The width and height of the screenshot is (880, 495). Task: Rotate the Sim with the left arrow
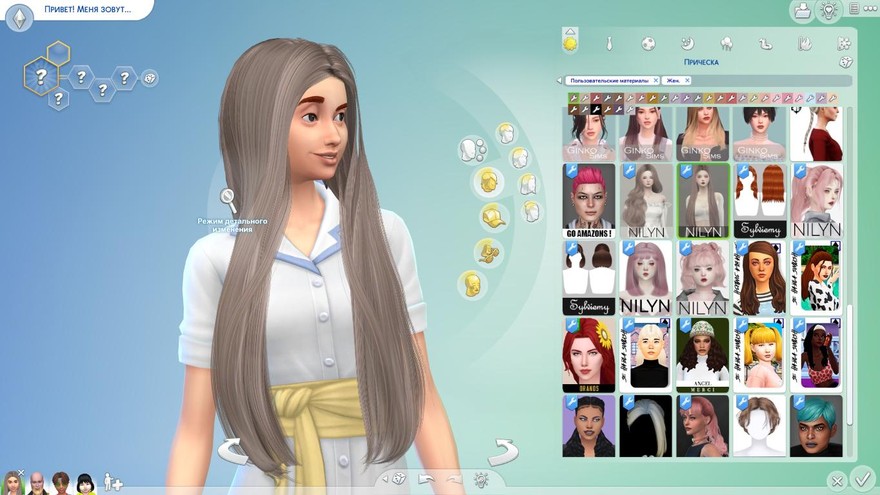tap(232, 451)
